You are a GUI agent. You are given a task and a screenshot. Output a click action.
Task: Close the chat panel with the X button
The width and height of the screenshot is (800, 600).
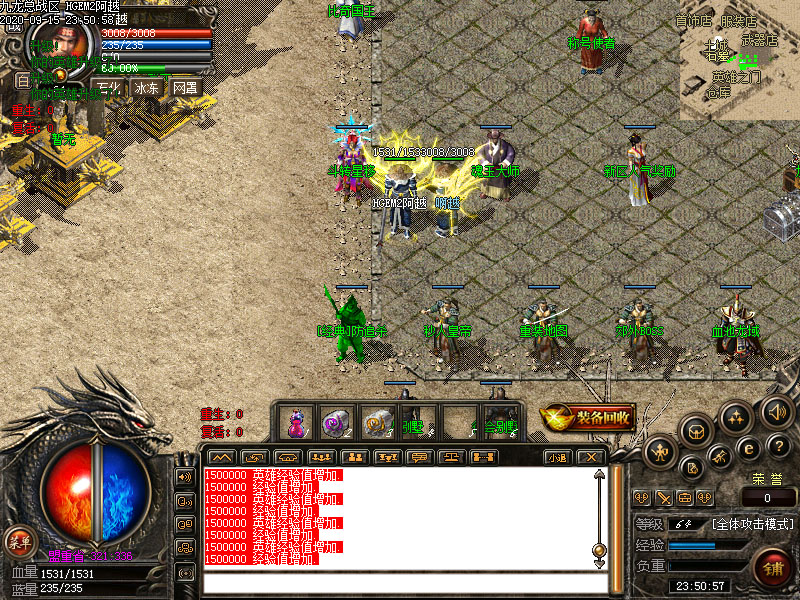[592, 457]
